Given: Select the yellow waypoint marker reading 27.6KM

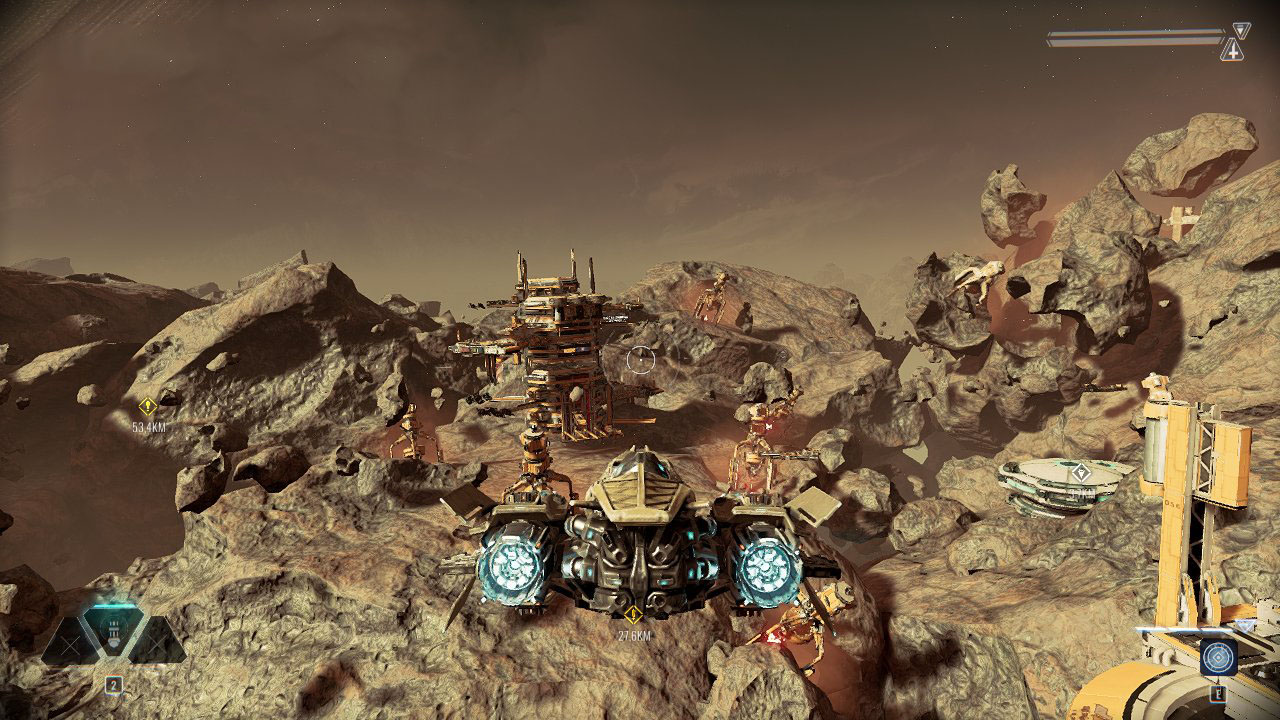Looking at the screenshot, I should click(632, 615).
